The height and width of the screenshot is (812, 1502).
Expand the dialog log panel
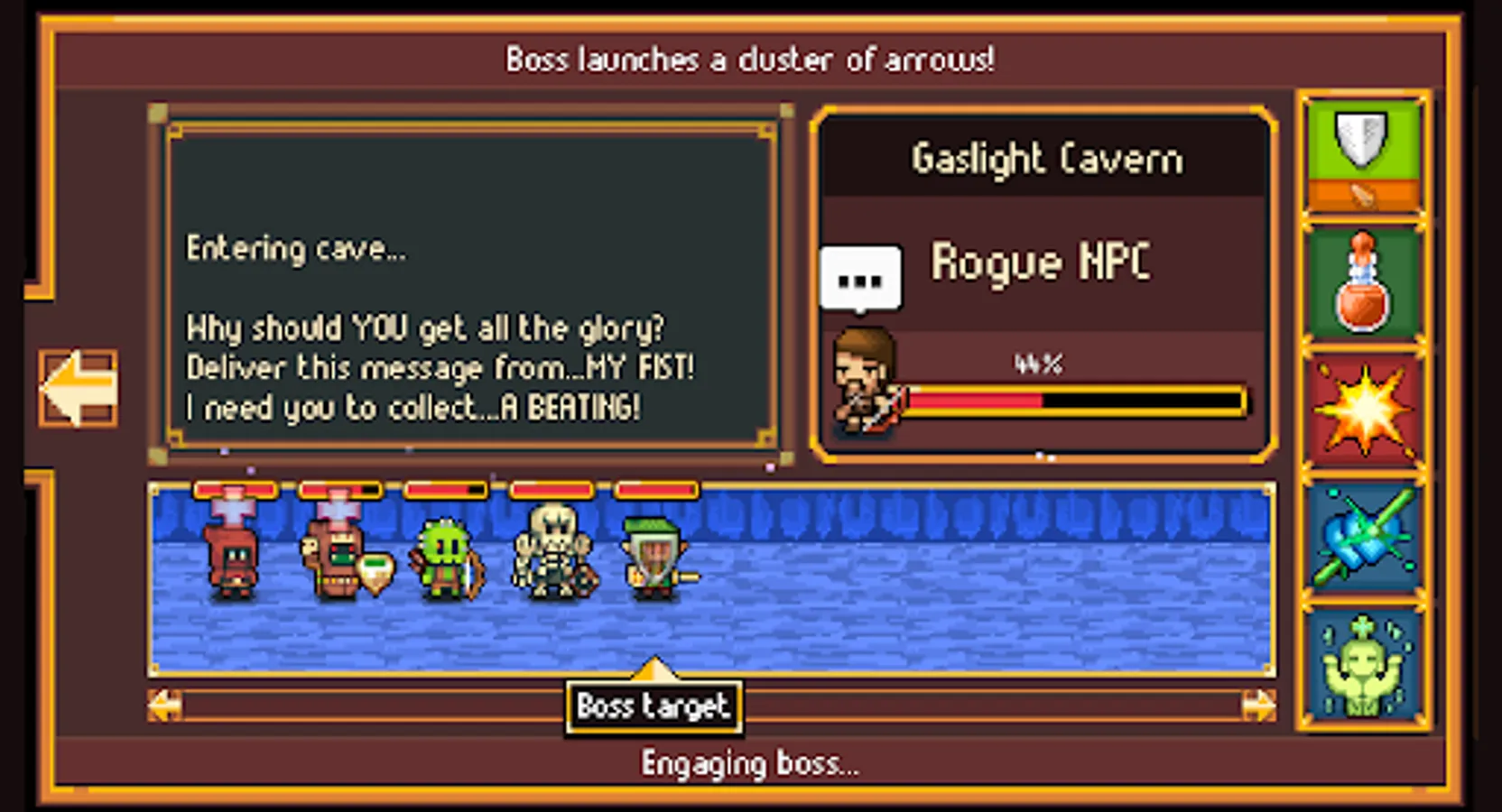469,280
